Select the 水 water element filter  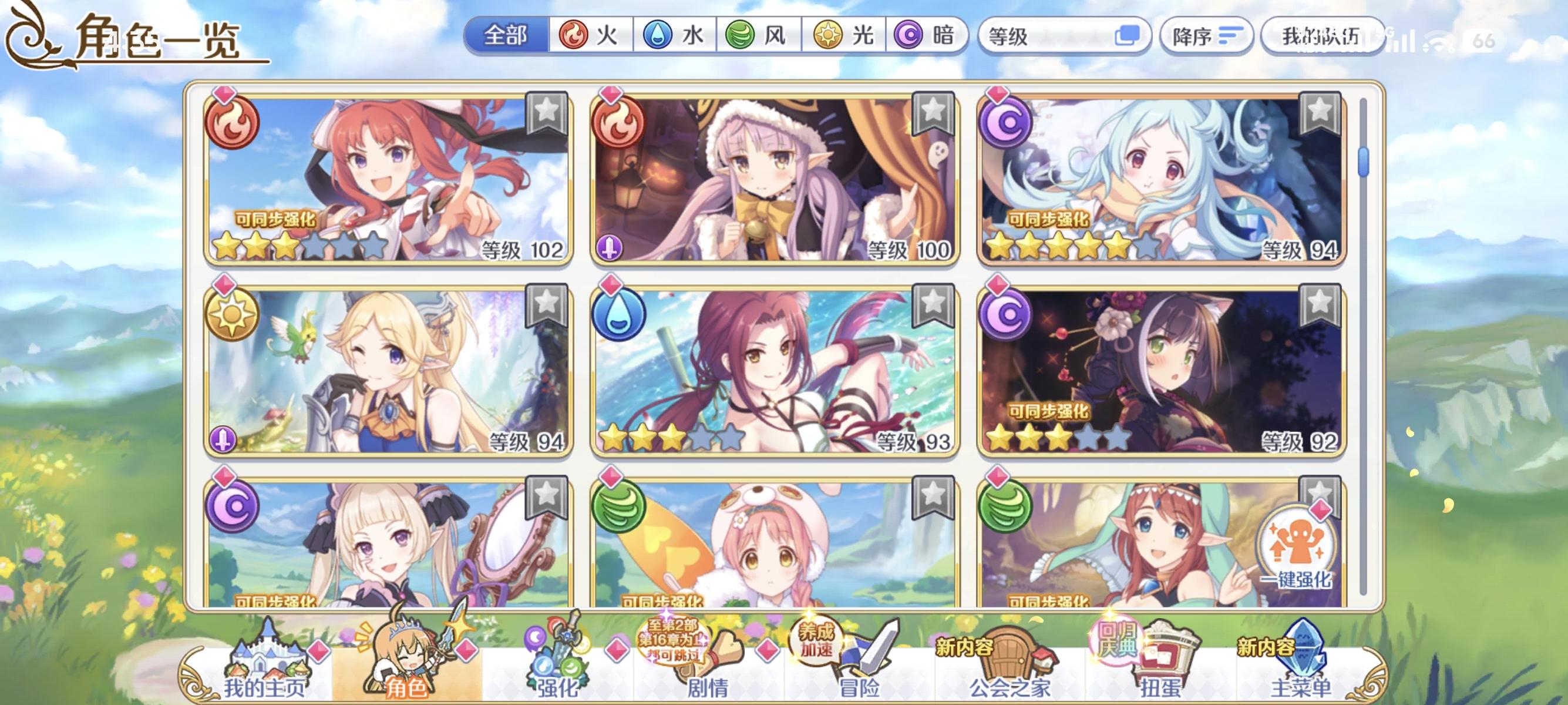click(674, 36)
